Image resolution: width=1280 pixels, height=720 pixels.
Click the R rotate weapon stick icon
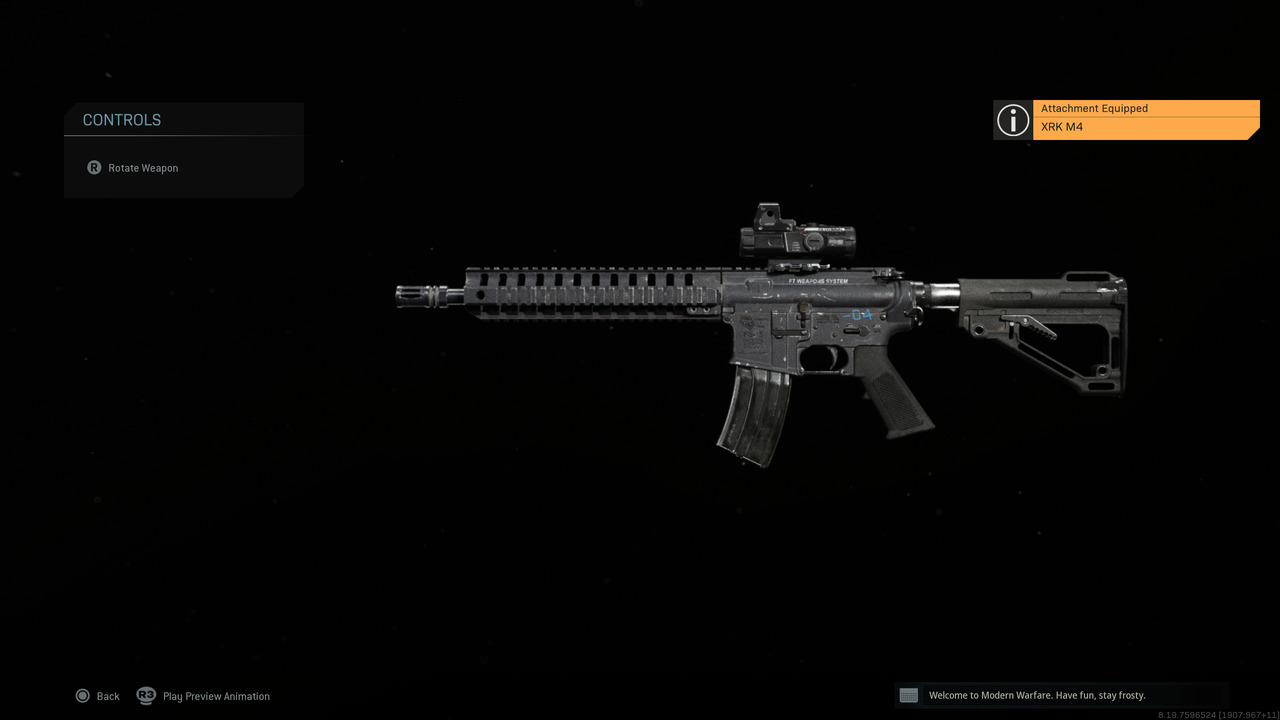tap(94, 167)
